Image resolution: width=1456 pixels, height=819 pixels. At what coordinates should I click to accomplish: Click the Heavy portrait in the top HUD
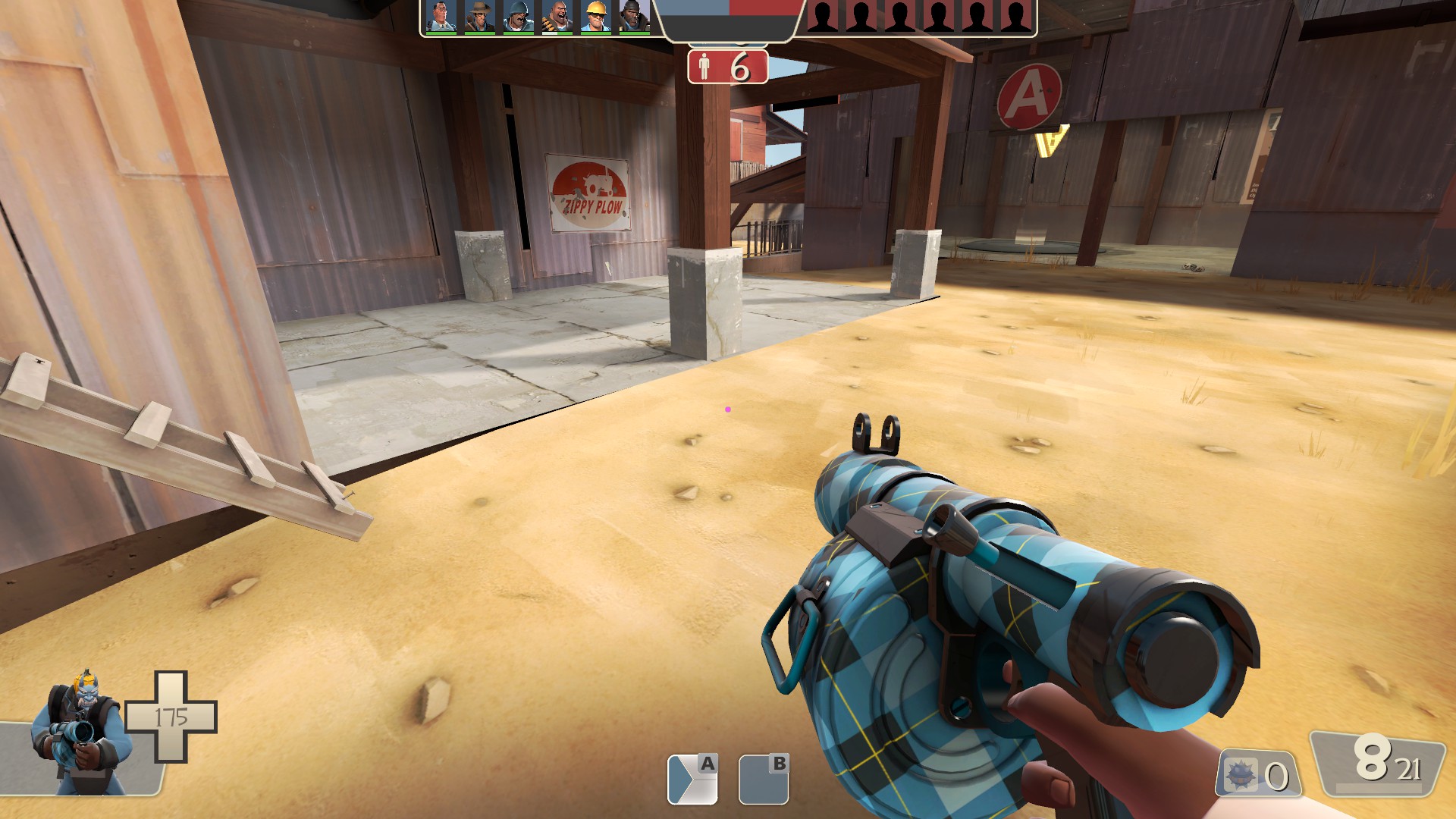(x=559, y=15)
